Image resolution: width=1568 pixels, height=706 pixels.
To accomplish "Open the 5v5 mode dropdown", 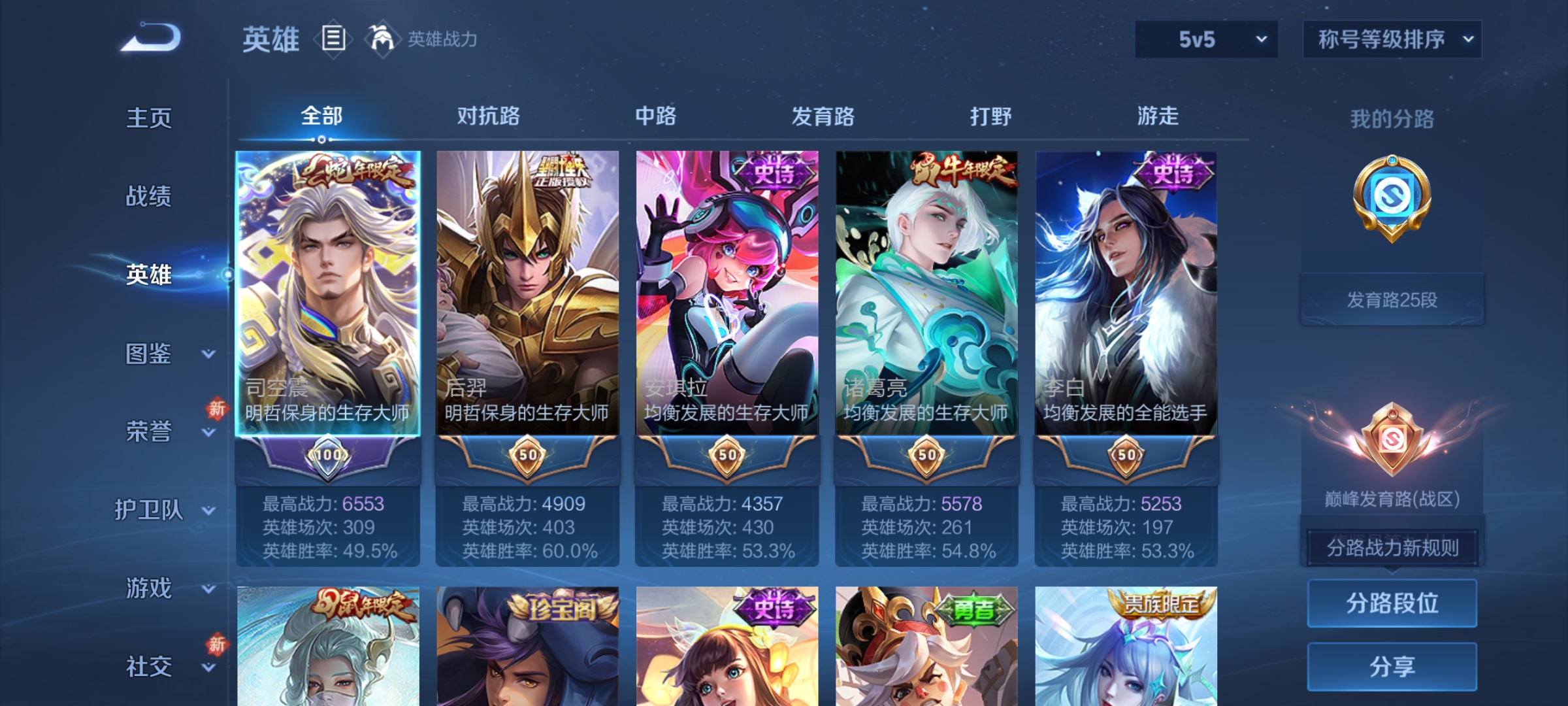I will coord(1205,39).
